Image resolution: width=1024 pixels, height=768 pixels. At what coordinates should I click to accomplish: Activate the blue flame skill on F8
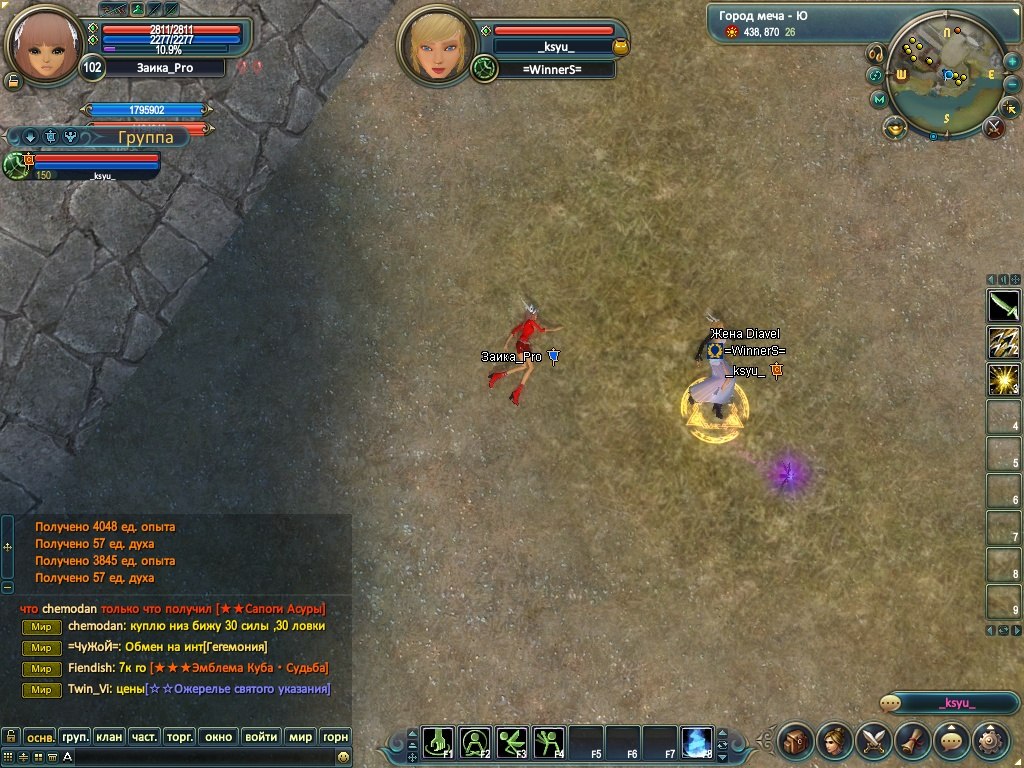pyautogui.click(x=696, y=741)
